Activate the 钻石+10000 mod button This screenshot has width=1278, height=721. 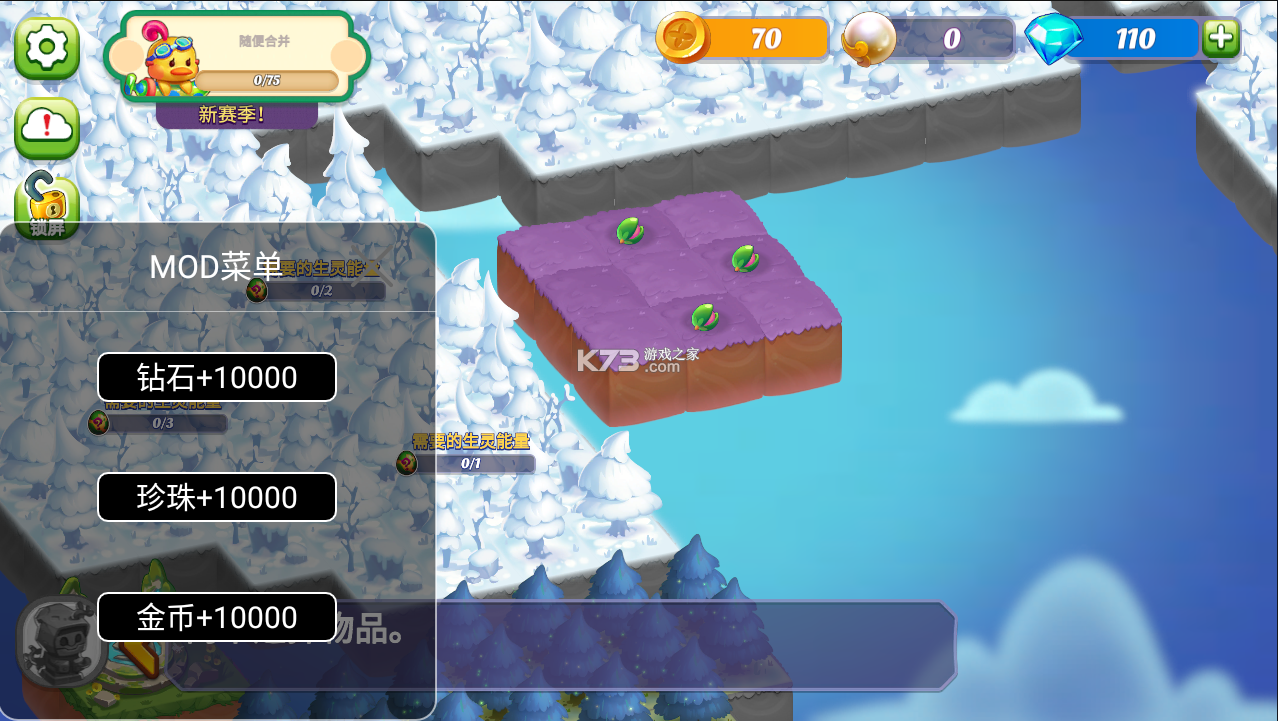(x=217, y=377)
